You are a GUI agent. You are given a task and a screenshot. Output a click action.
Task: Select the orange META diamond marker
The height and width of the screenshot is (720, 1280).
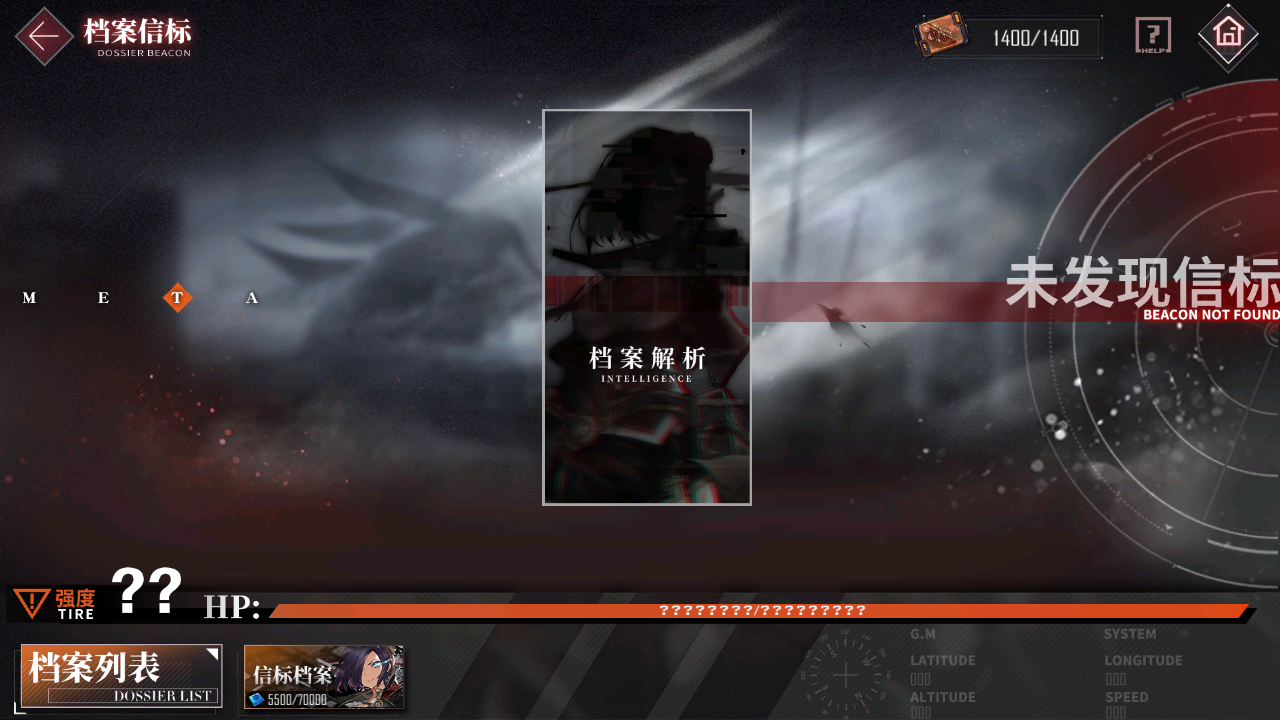tap(177, 297)
